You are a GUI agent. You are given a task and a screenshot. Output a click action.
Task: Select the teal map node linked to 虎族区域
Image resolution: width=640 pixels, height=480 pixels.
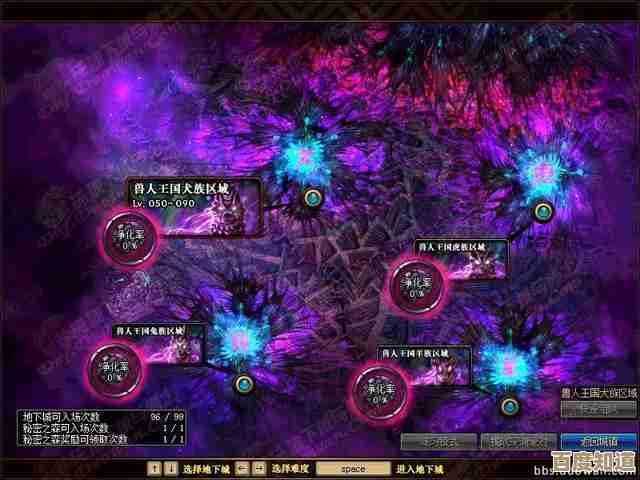click(543, 211)
